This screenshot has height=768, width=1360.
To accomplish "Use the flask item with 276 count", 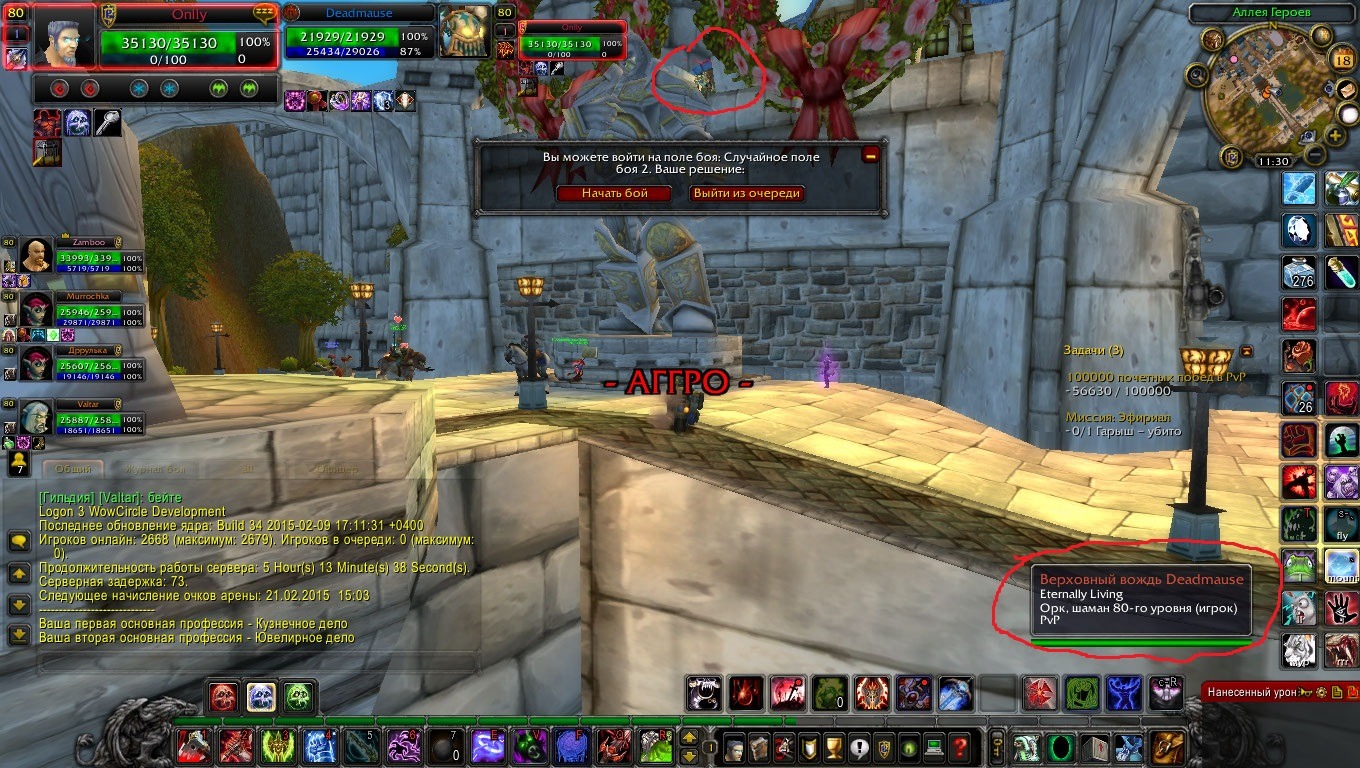I will 1301,272.
